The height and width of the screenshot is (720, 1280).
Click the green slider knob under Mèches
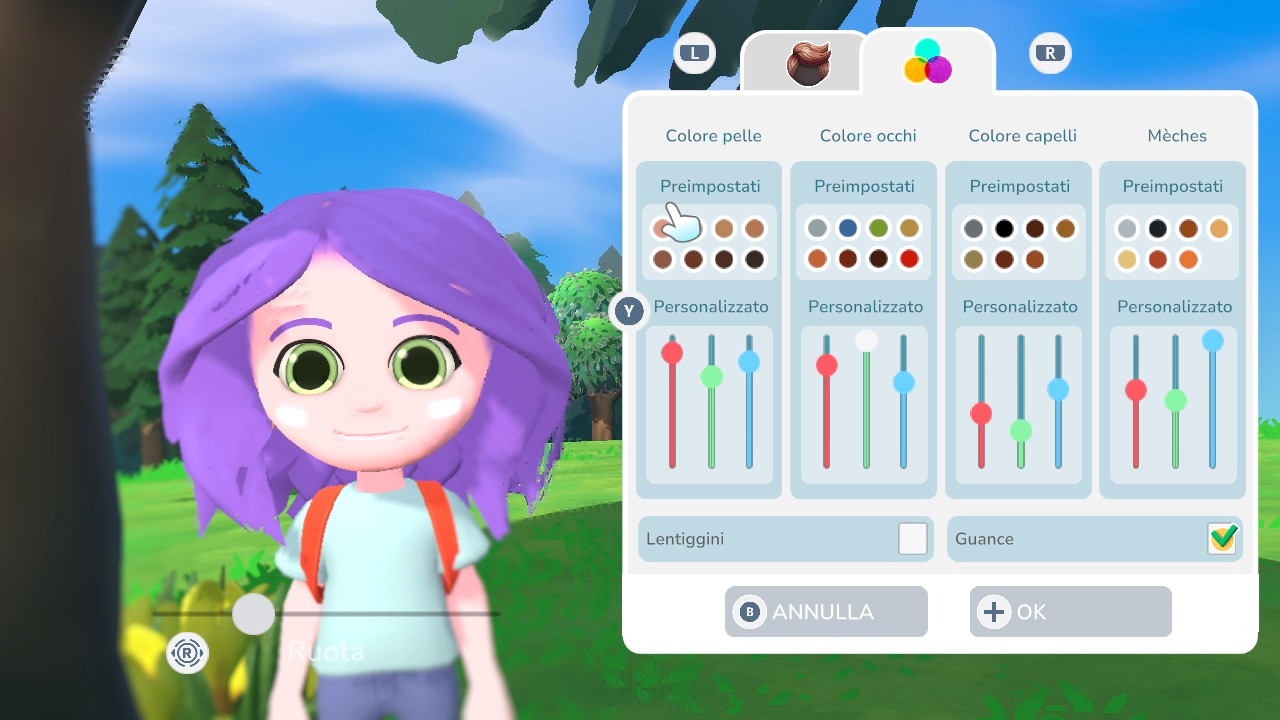point(1175,400)
